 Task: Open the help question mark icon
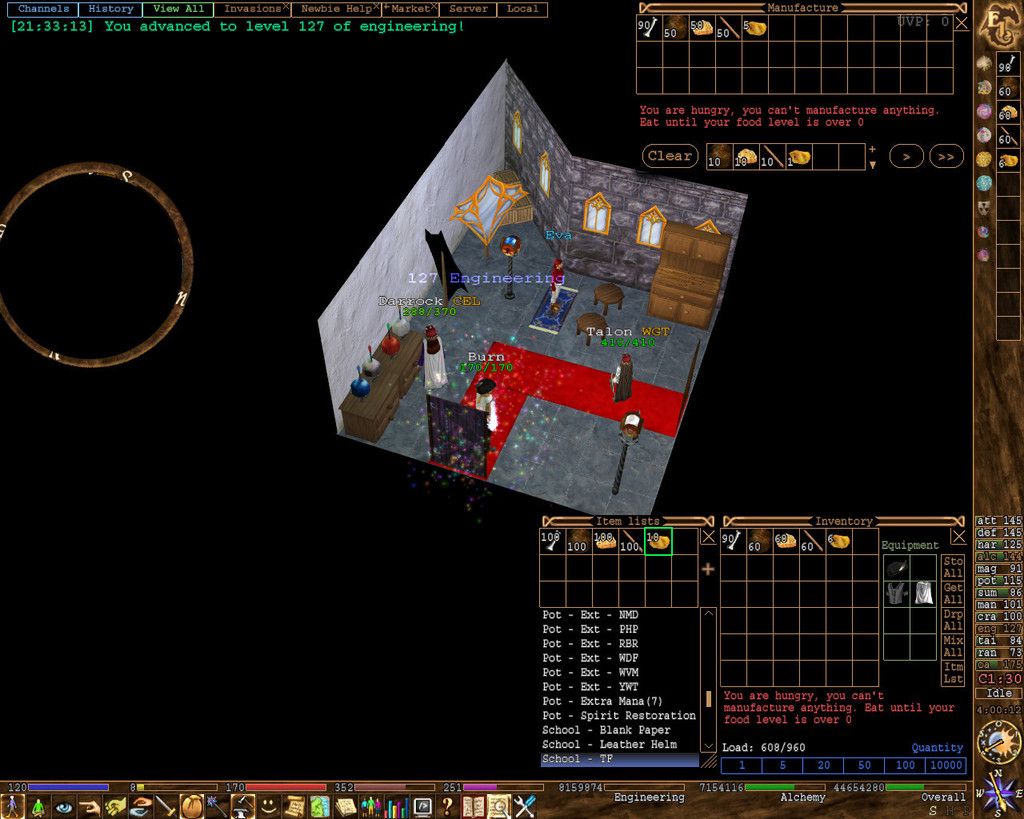click(447, 805)
